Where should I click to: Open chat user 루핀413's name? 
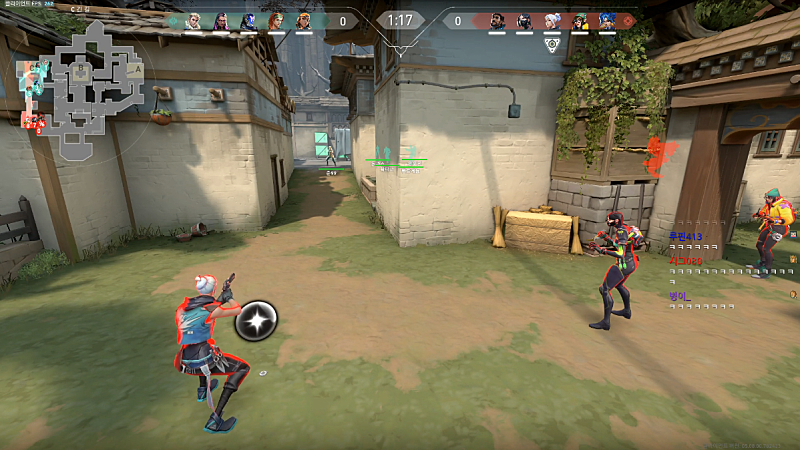pyautogui.click(x=687, y=236)
